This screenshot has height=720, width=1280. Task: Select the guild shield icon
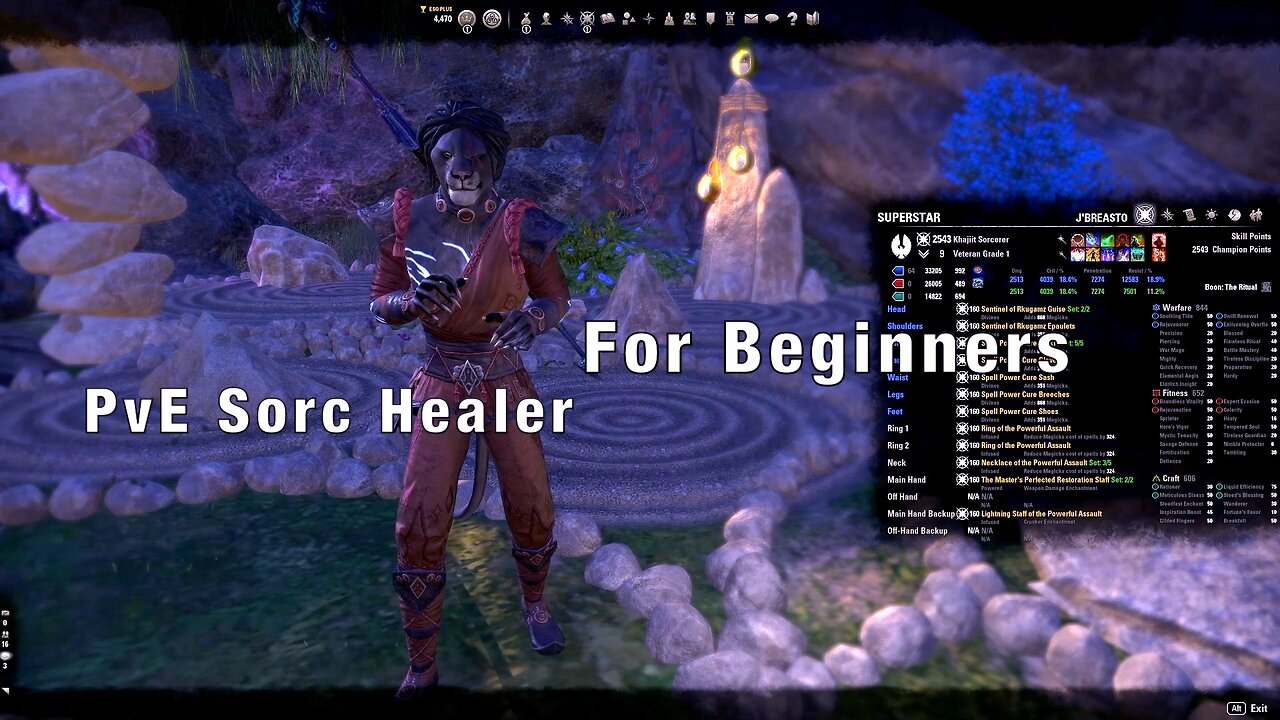coord(709,18)
